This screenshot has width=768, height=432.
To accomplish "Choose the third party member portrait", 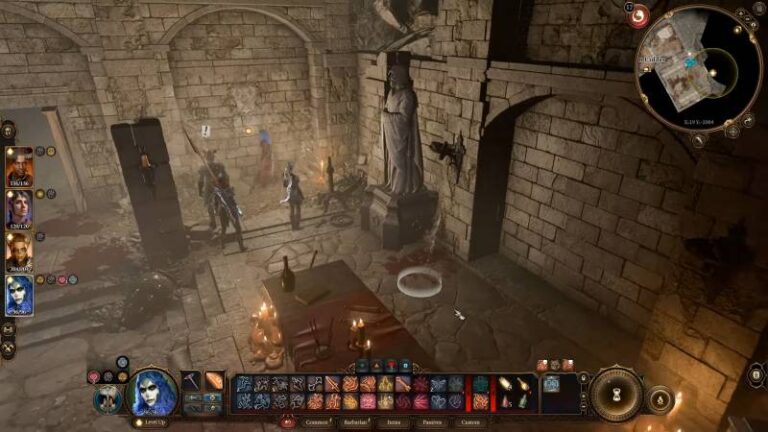I will (19, 252).
